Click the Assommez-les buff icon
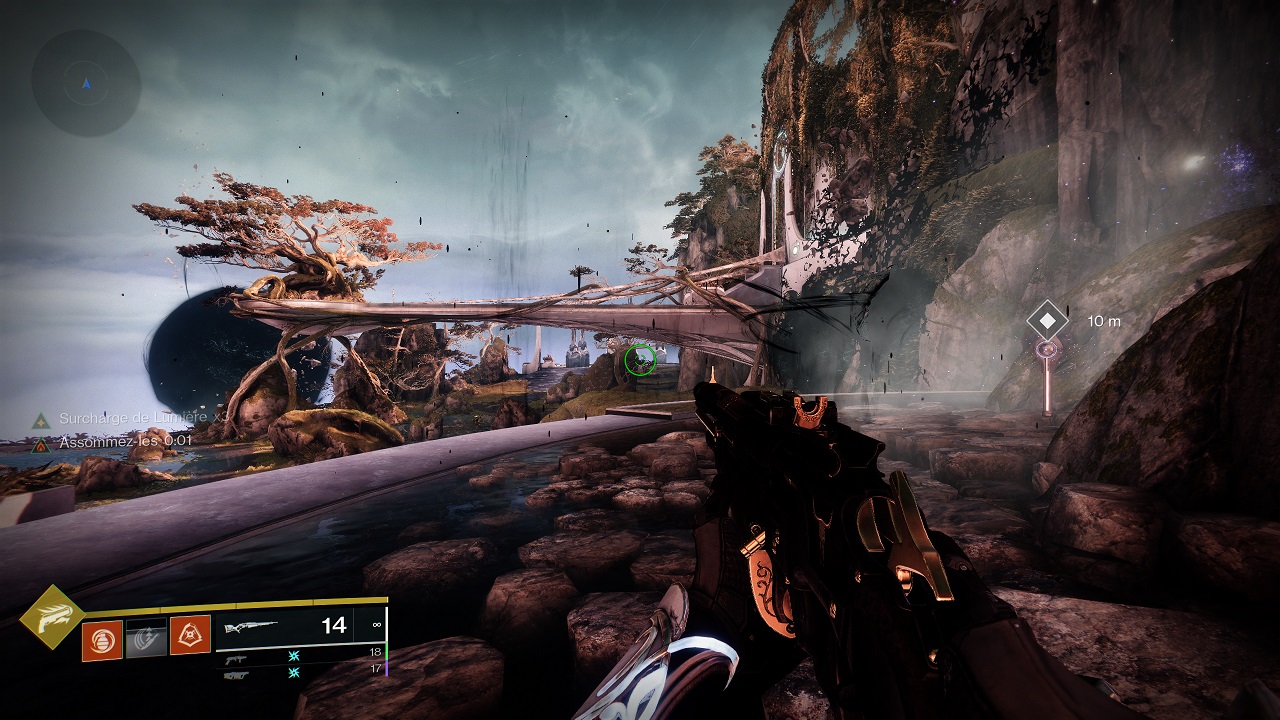Screen dimensions: 1280x720 [x=40, y=444]
